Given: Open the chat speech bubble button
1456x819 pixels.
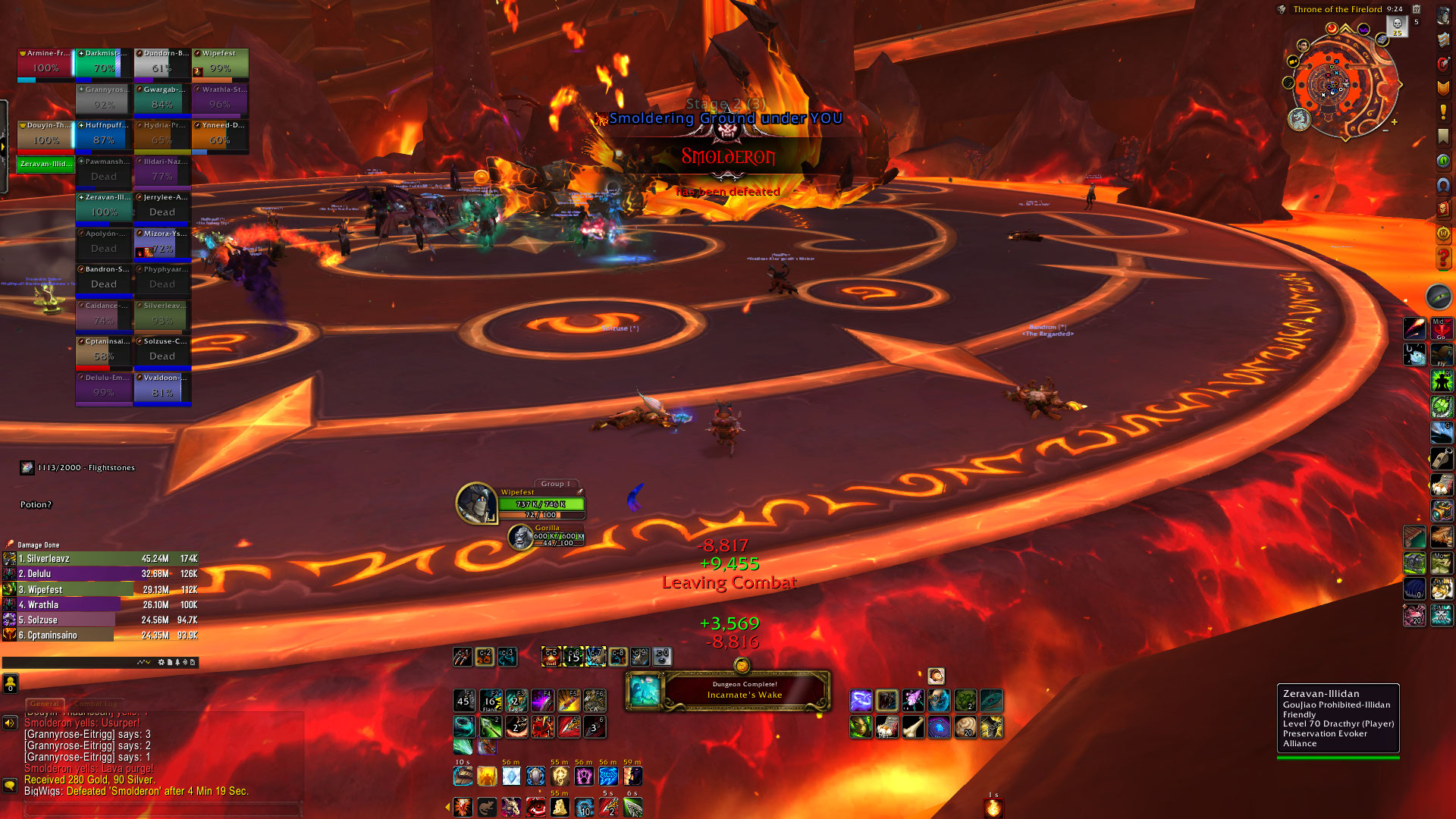Looking at the screenshot, I should [10, 786].
